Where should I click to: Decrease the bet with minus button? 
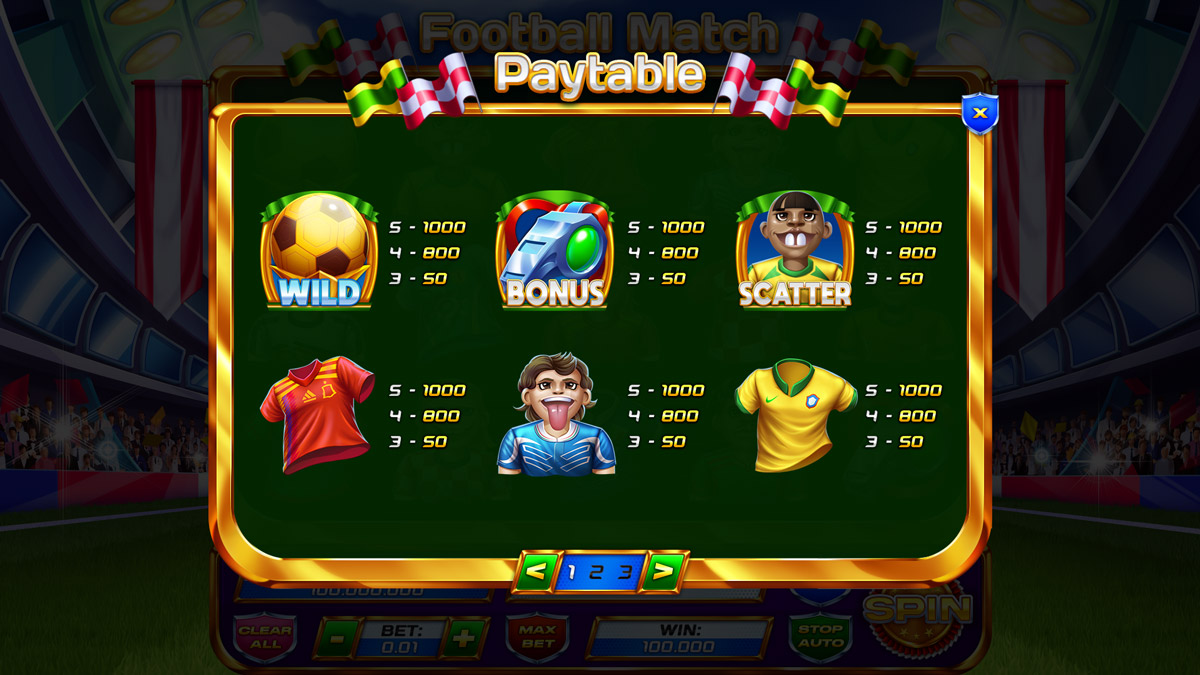(x=338, y=638)
